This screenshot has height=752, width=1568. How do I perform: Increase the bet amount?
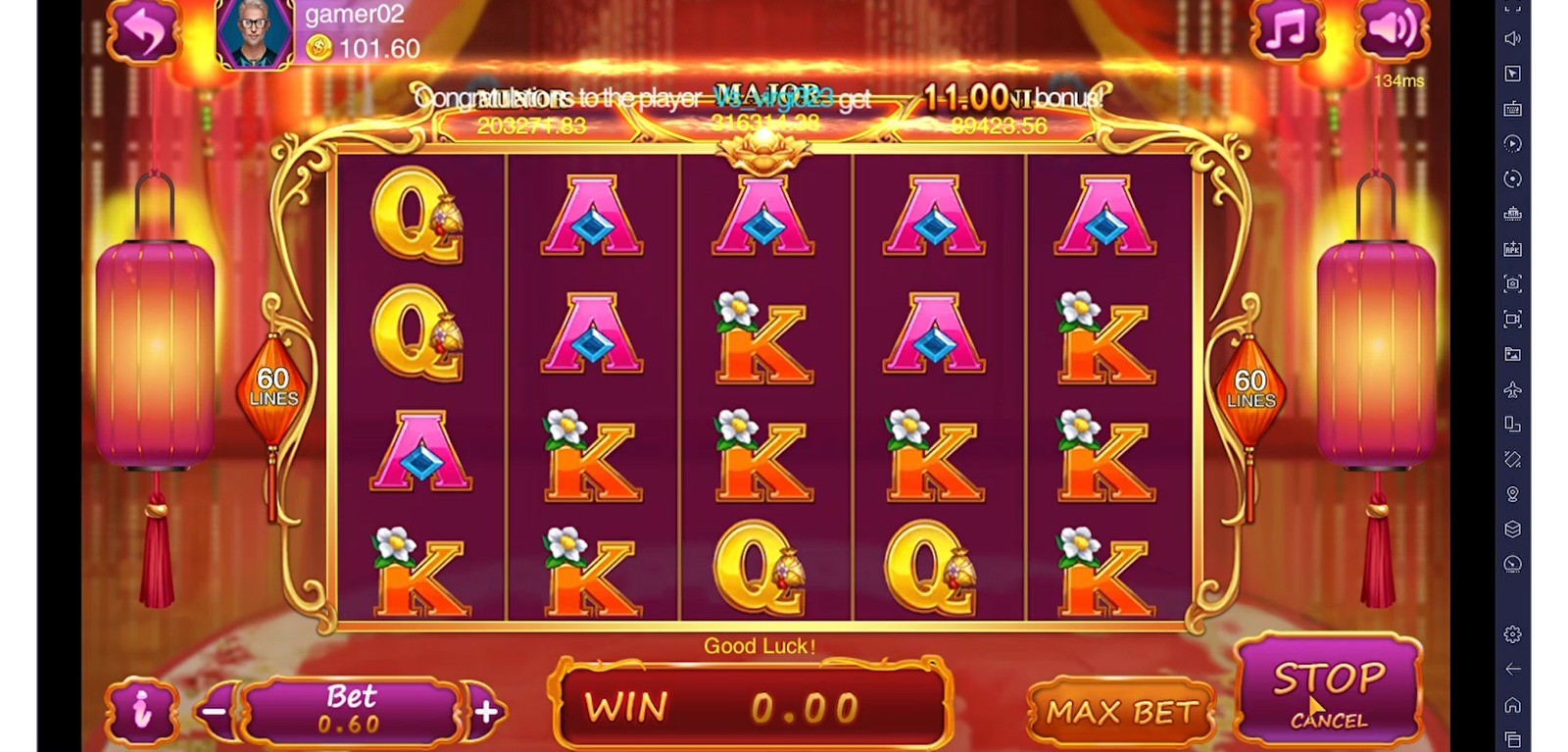point(486,711)
